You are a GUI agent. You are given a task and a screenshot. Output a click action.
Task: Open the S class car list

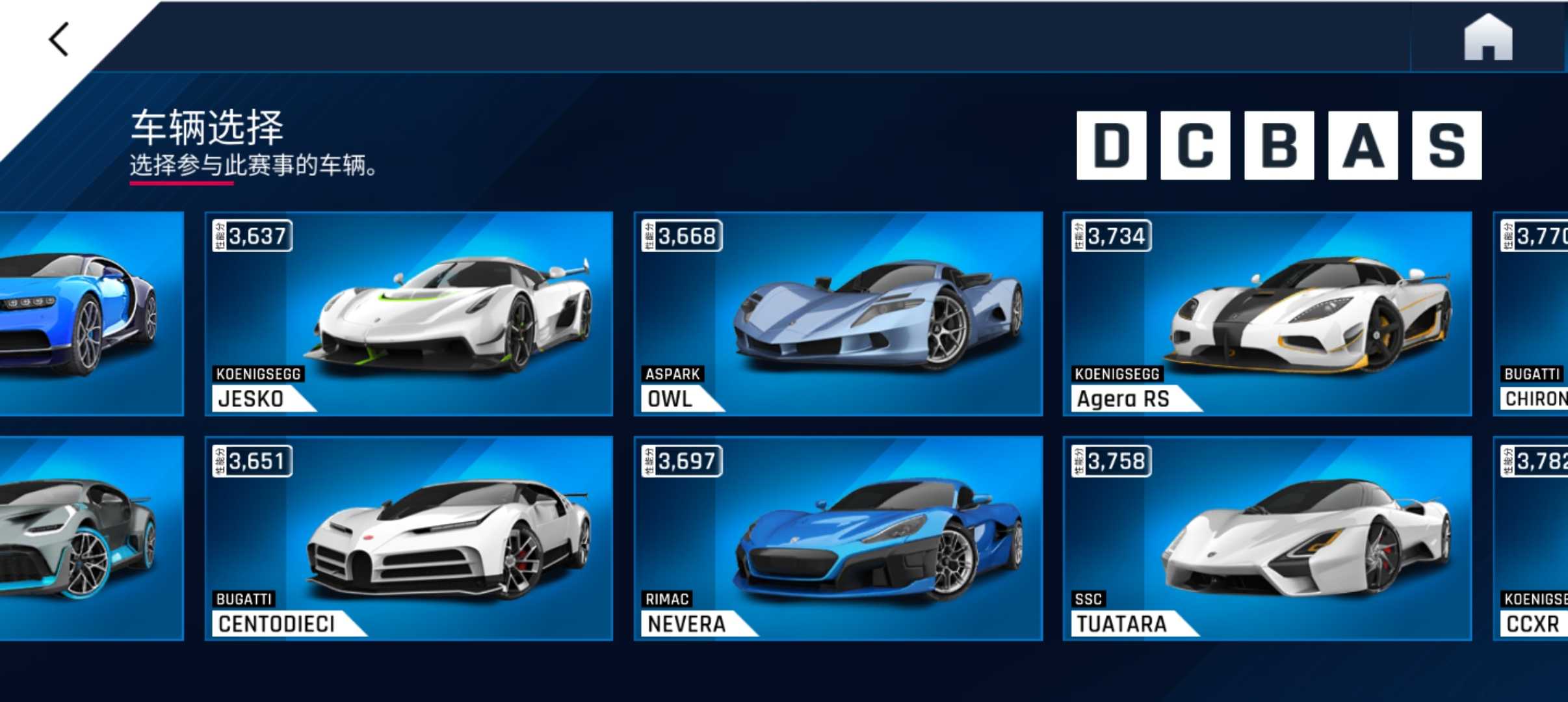1446,146
